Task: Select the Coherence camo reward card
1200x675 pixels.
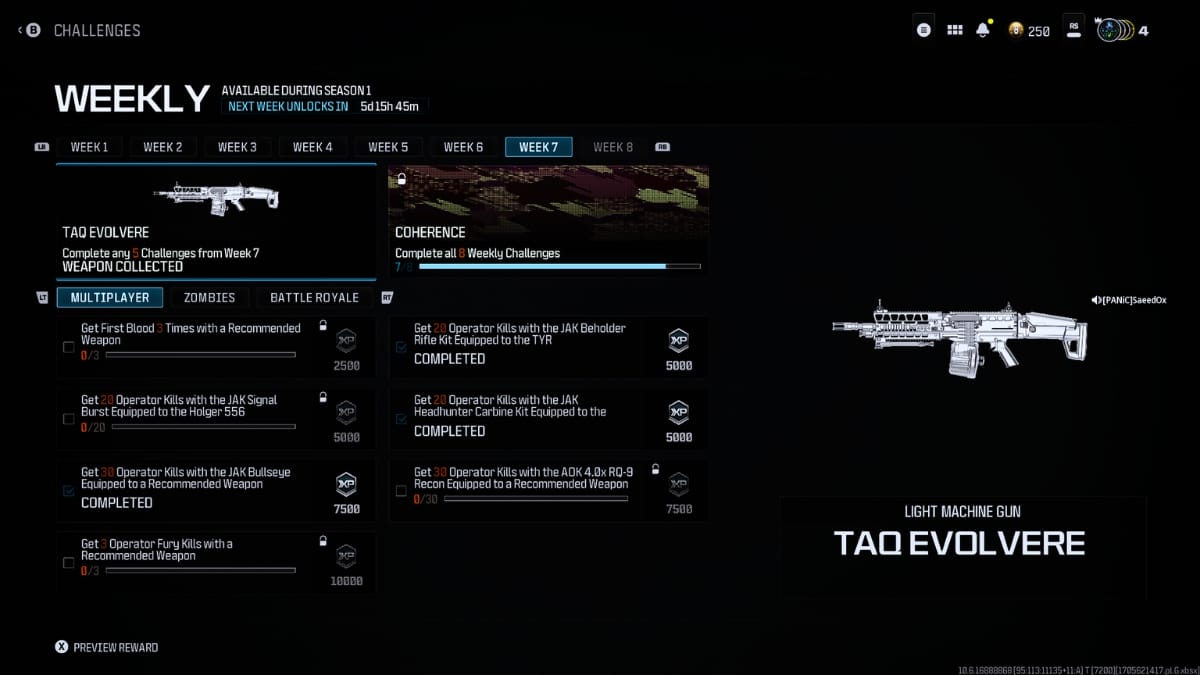Action: 548,221
